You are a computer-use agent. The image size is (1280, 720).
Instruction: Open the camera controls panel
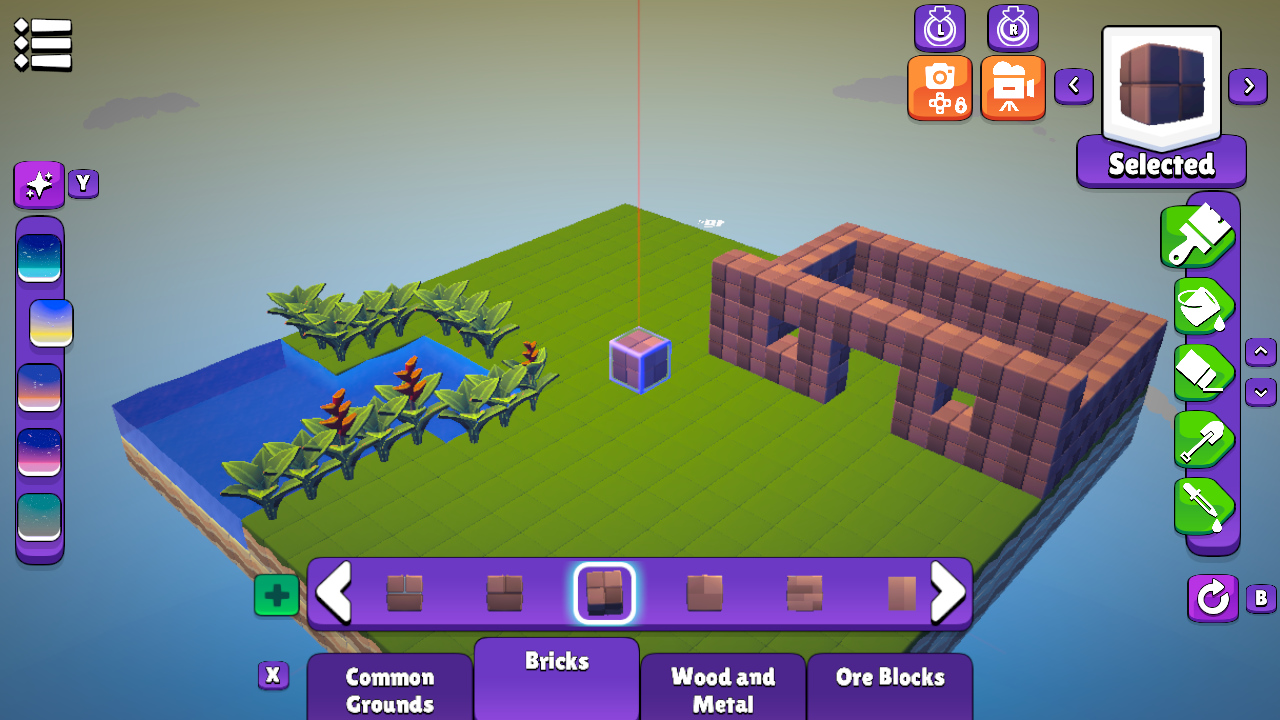tap(939, 87)
